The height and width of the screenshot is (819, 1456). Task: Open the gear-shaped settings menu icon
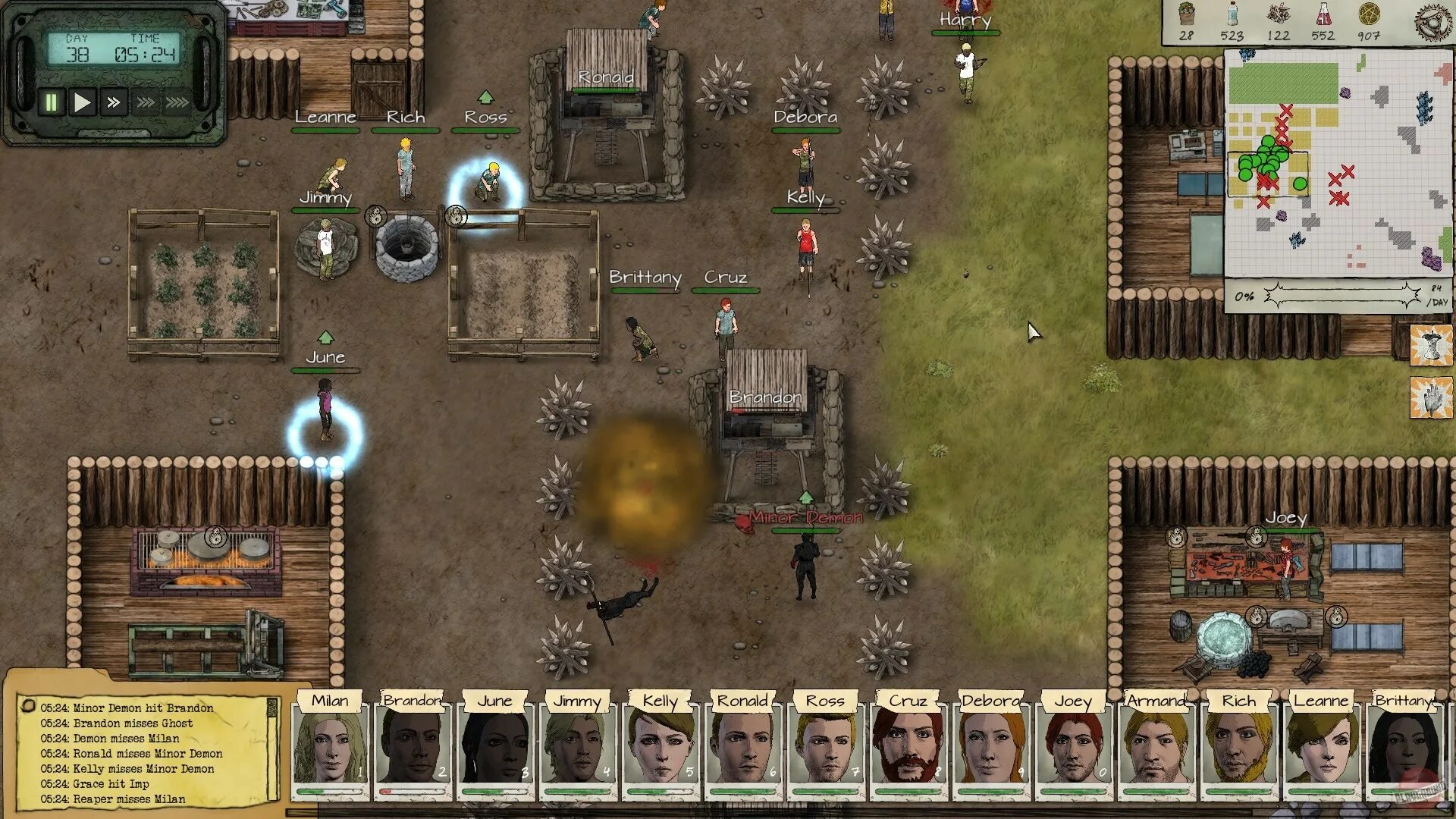coord(1432,20)
